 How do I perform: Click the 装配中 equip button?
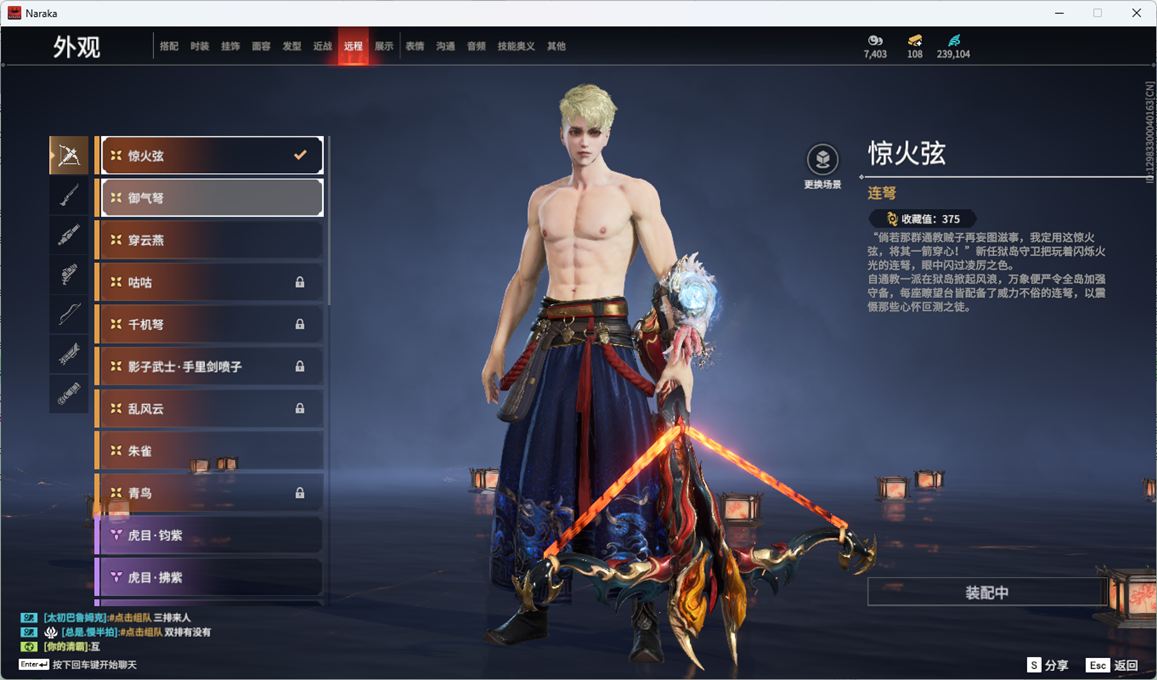986,592
